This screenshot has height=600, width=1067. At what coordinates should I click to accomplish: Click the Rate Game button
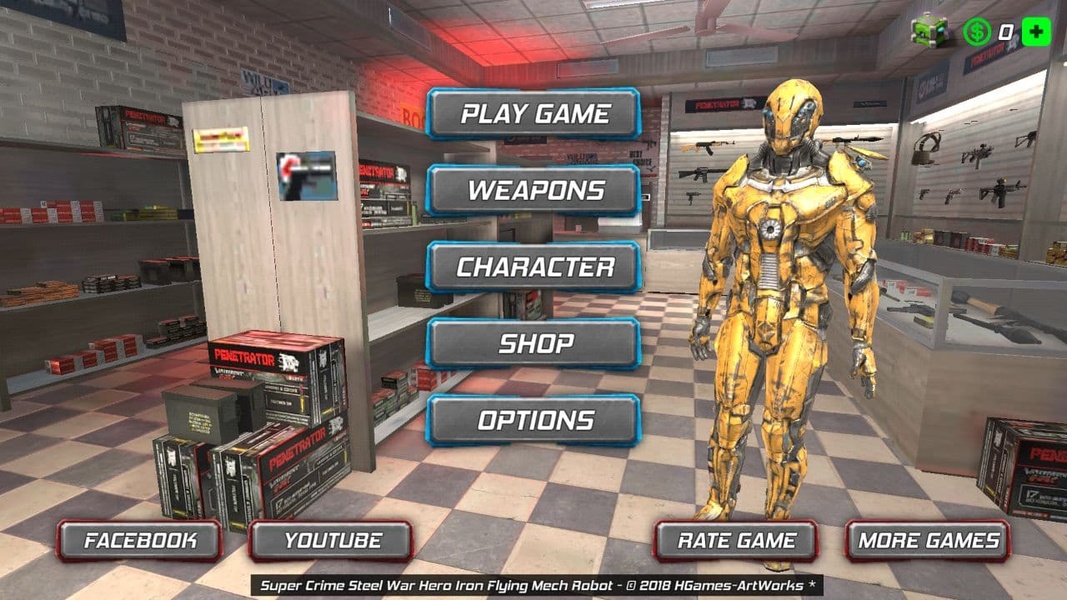point(737,541)
